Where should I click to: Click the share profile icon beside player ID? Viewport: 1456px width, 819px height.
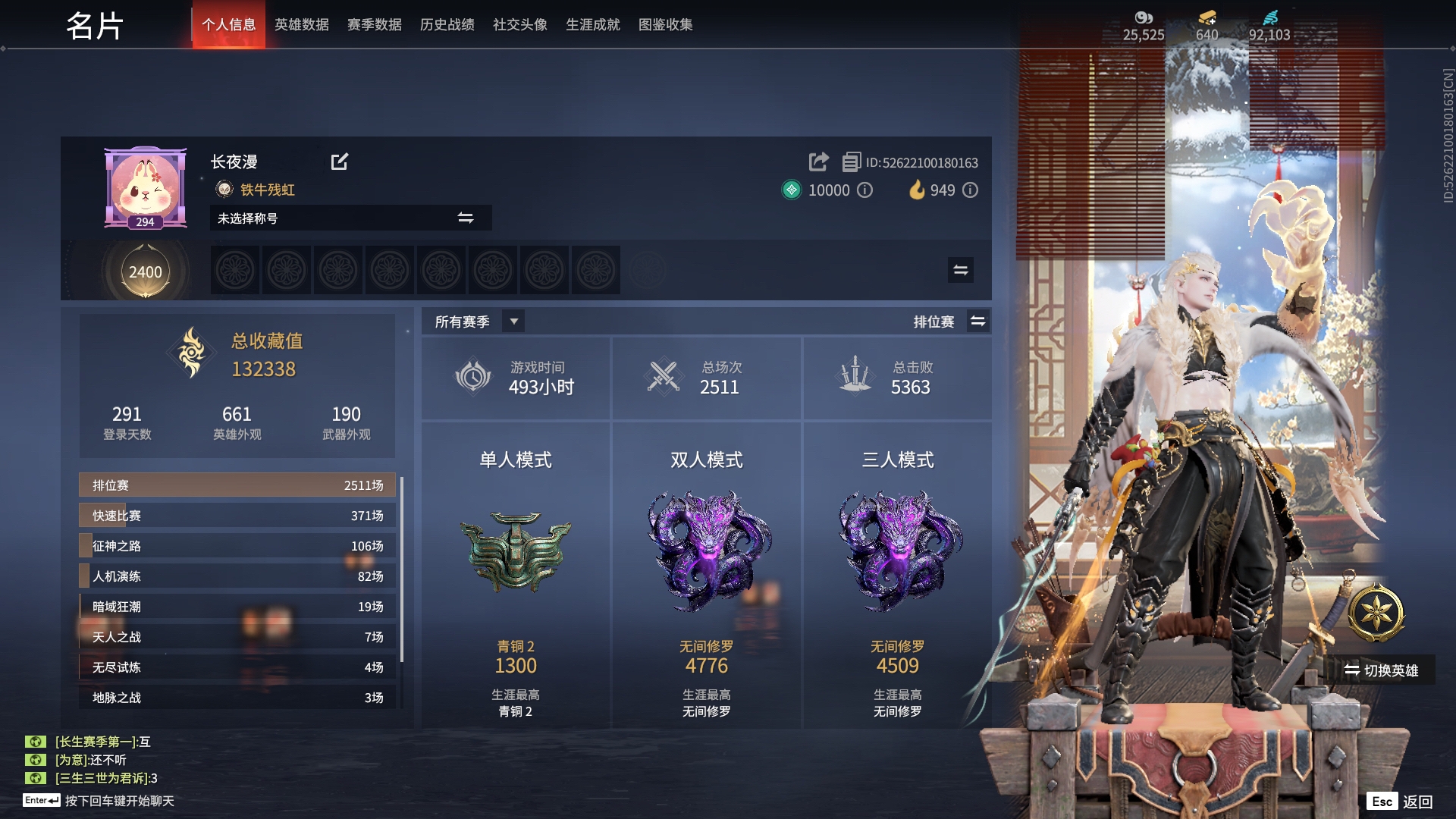(818, 162)
